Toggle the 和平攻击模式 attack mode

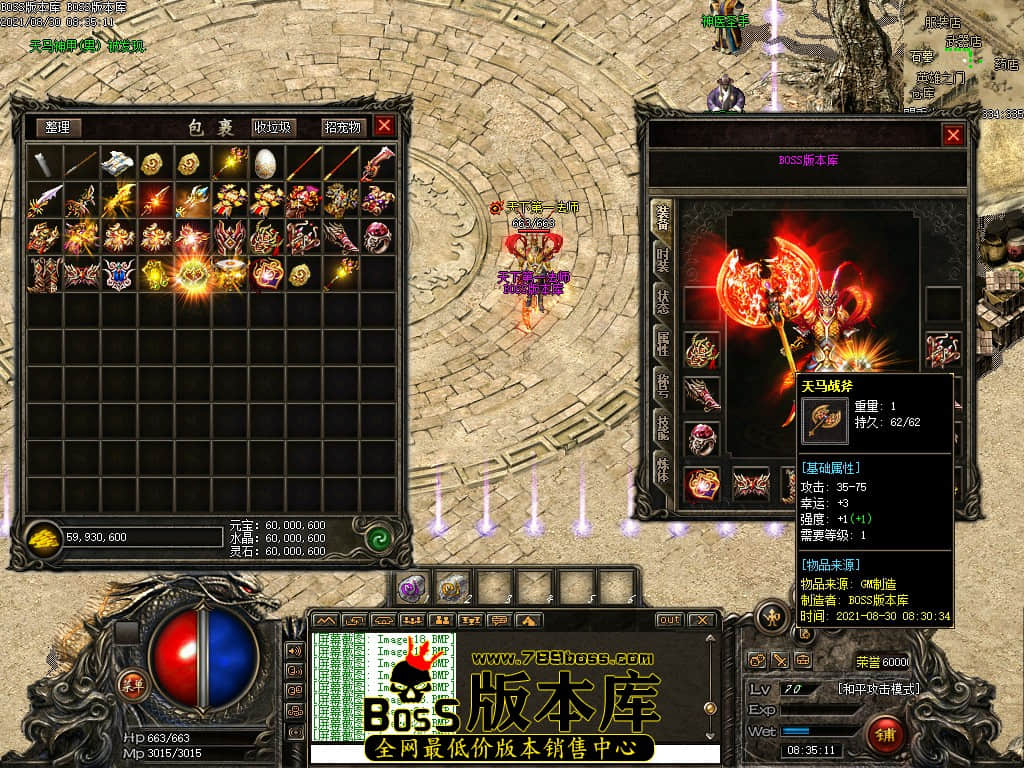(x=878, y=689)
